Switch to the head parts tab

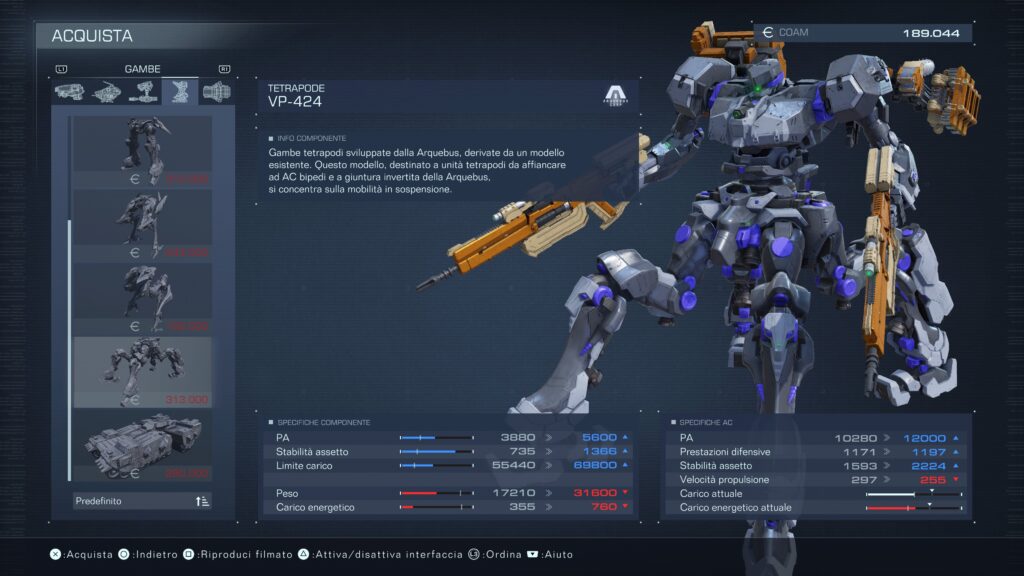pos(69,92)
